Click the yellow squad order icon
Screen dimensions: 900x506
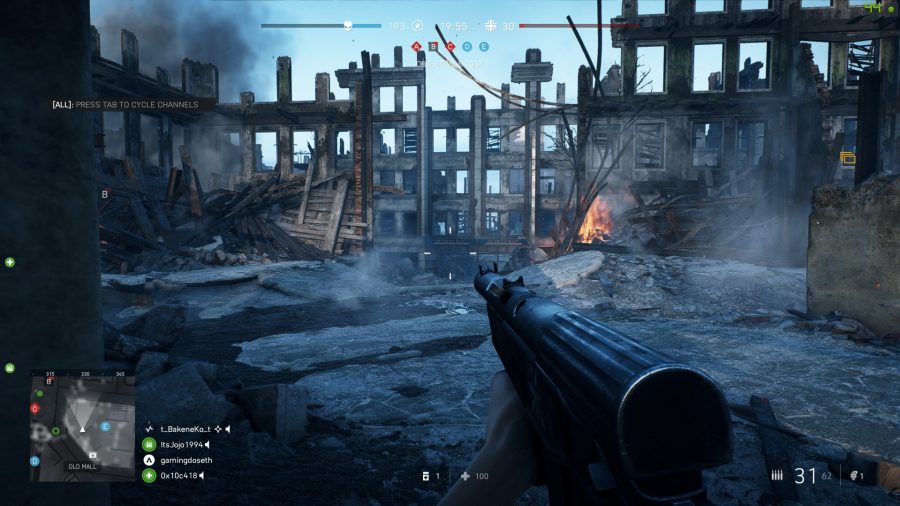(848, 157)
